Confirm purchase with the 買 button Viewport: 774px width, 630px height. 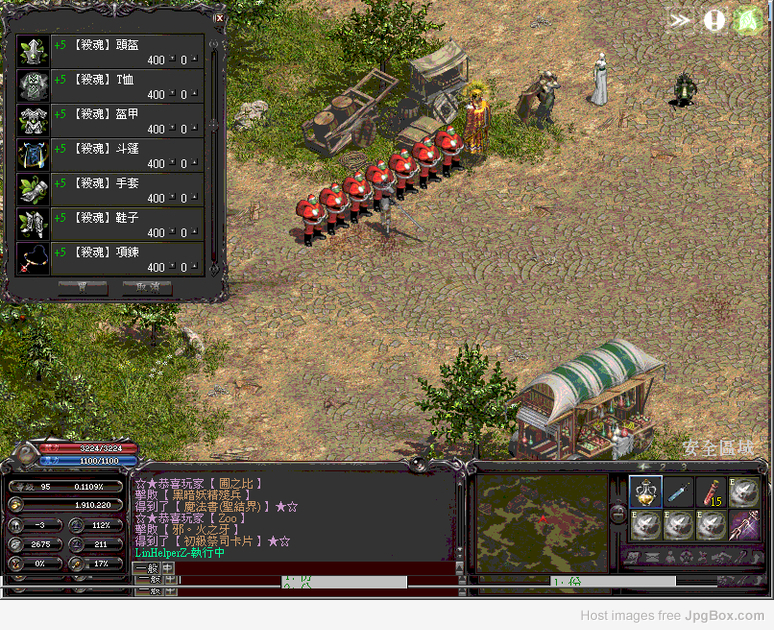[82, 288]
